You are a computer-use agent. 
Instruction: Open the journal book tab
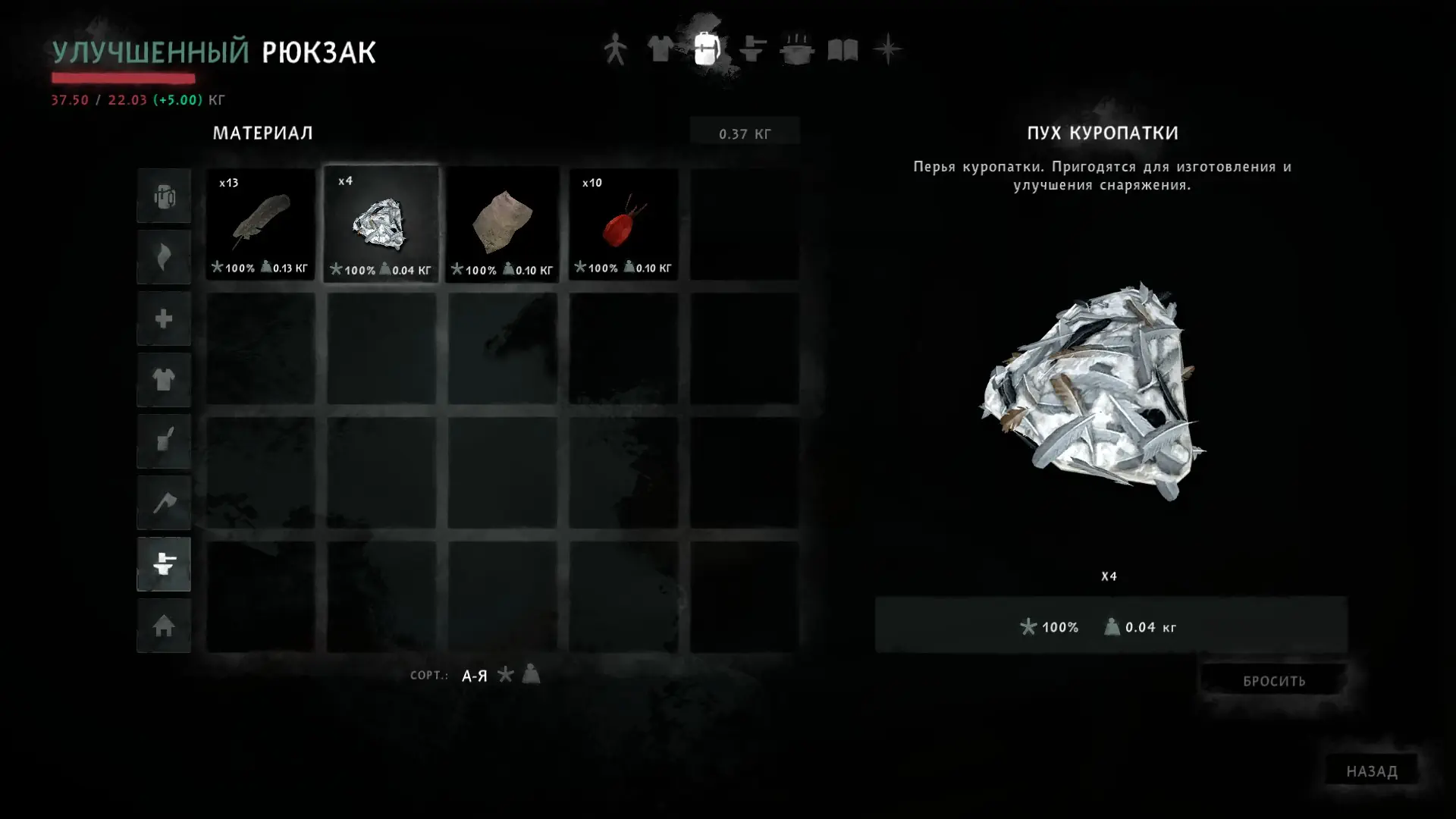coord(843,50)
